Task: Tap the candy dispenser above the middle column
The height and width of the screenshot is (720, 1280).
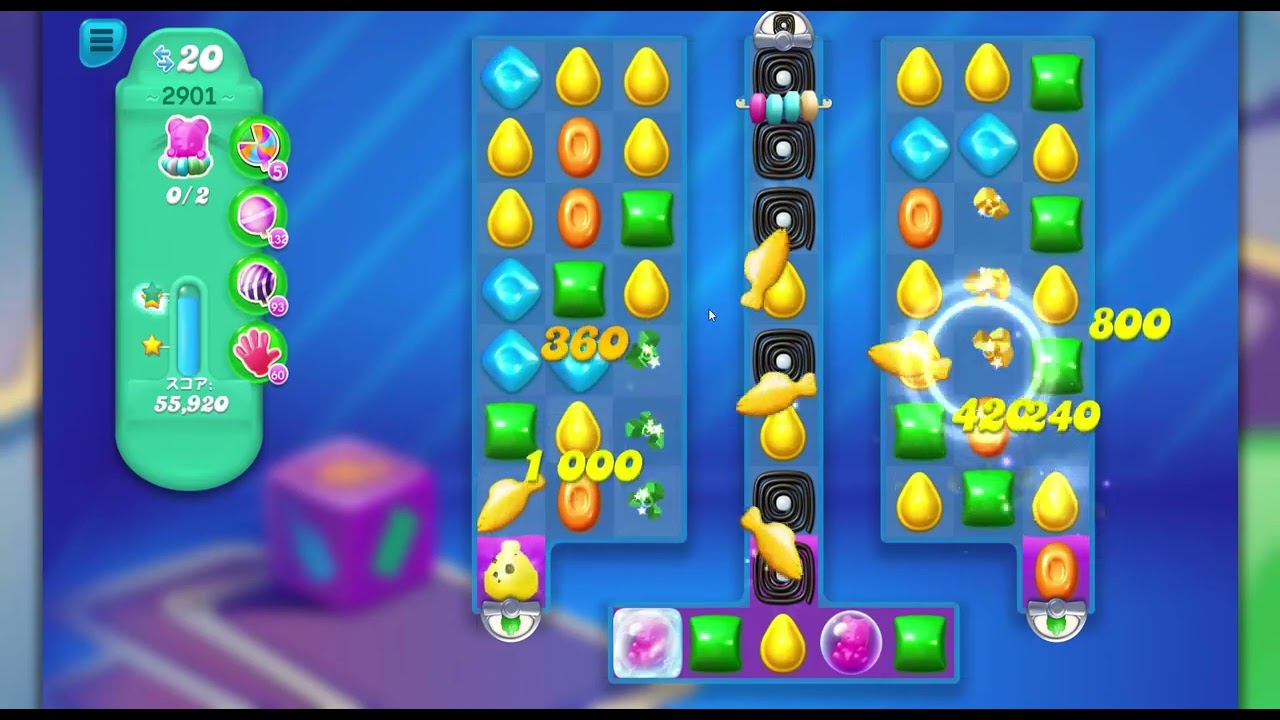Action: coord(784,27)
